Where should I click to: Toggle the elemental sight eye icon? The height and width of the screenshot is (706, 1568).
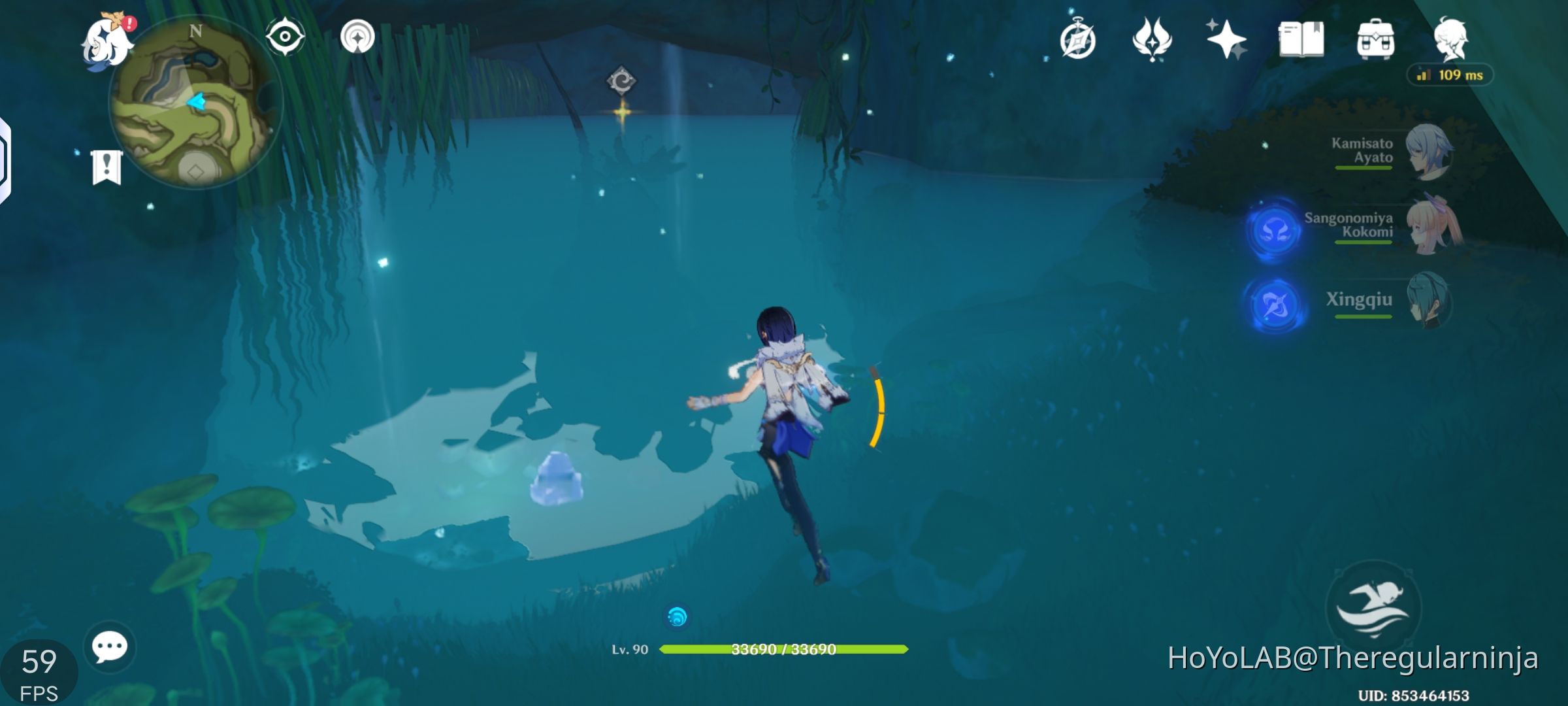[x=284, y=37]
